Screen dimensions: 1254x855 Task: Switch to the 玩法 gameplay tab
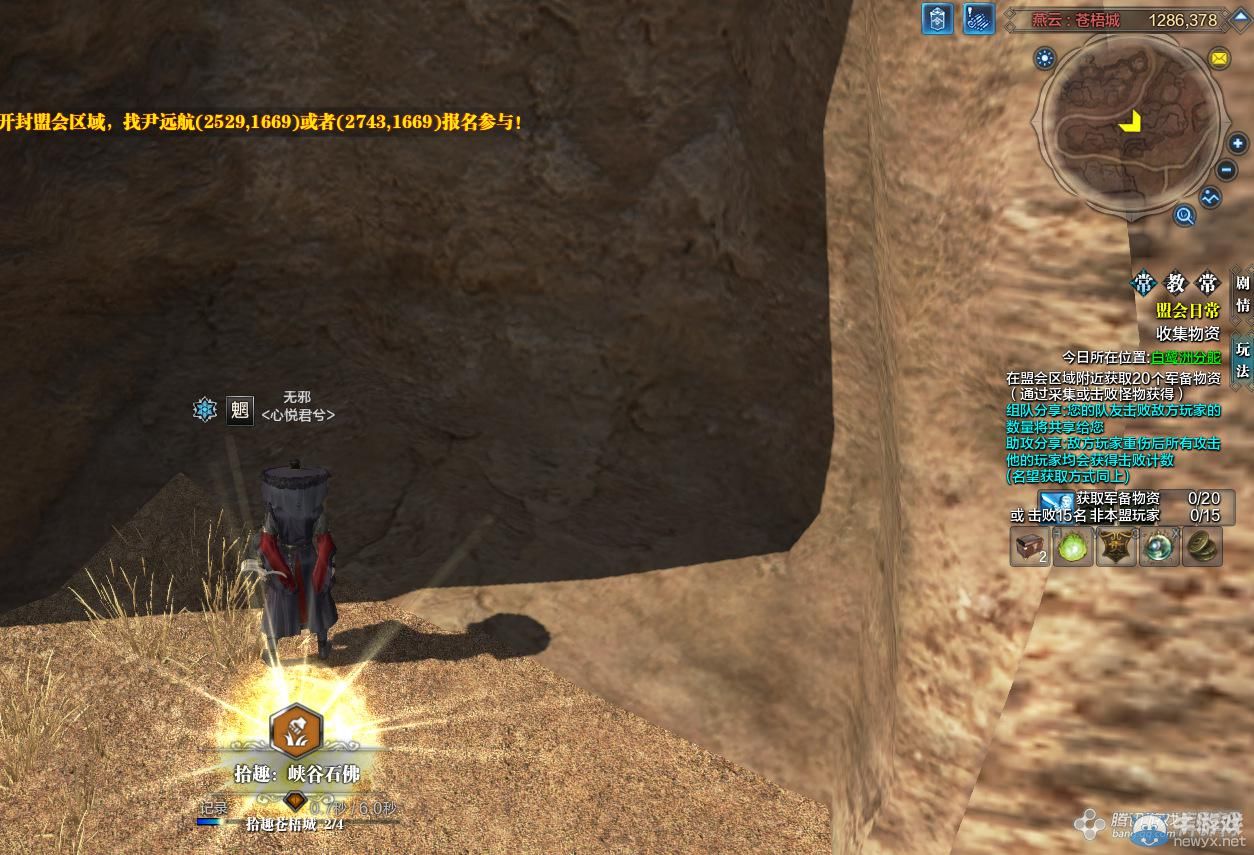[x=1243, y=360]
